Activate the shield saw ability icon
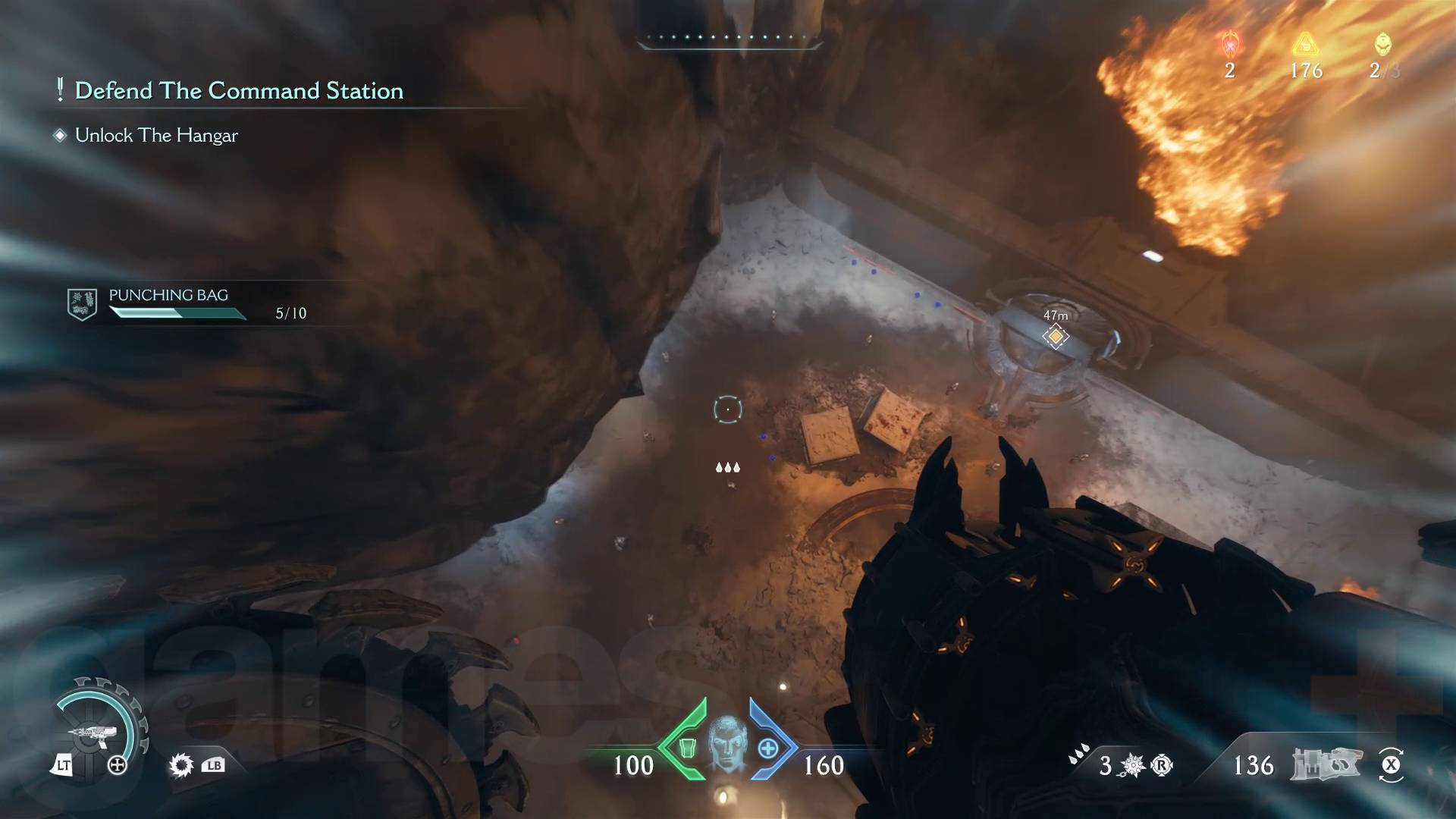 [x=181, y=765]
